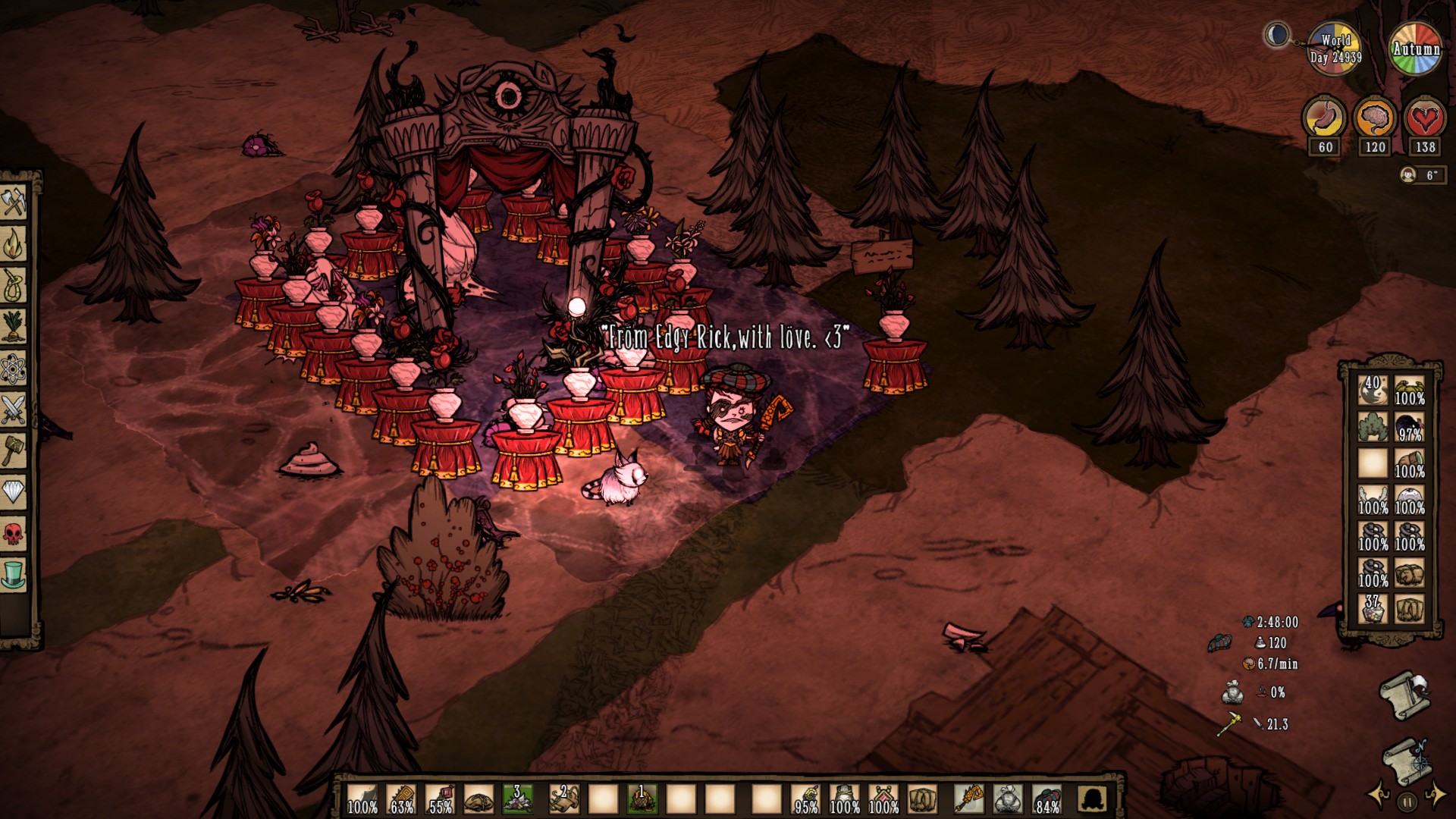
Task: Open the hammer Structures tab
Action: pyautogui.click(x=14, y=451)
